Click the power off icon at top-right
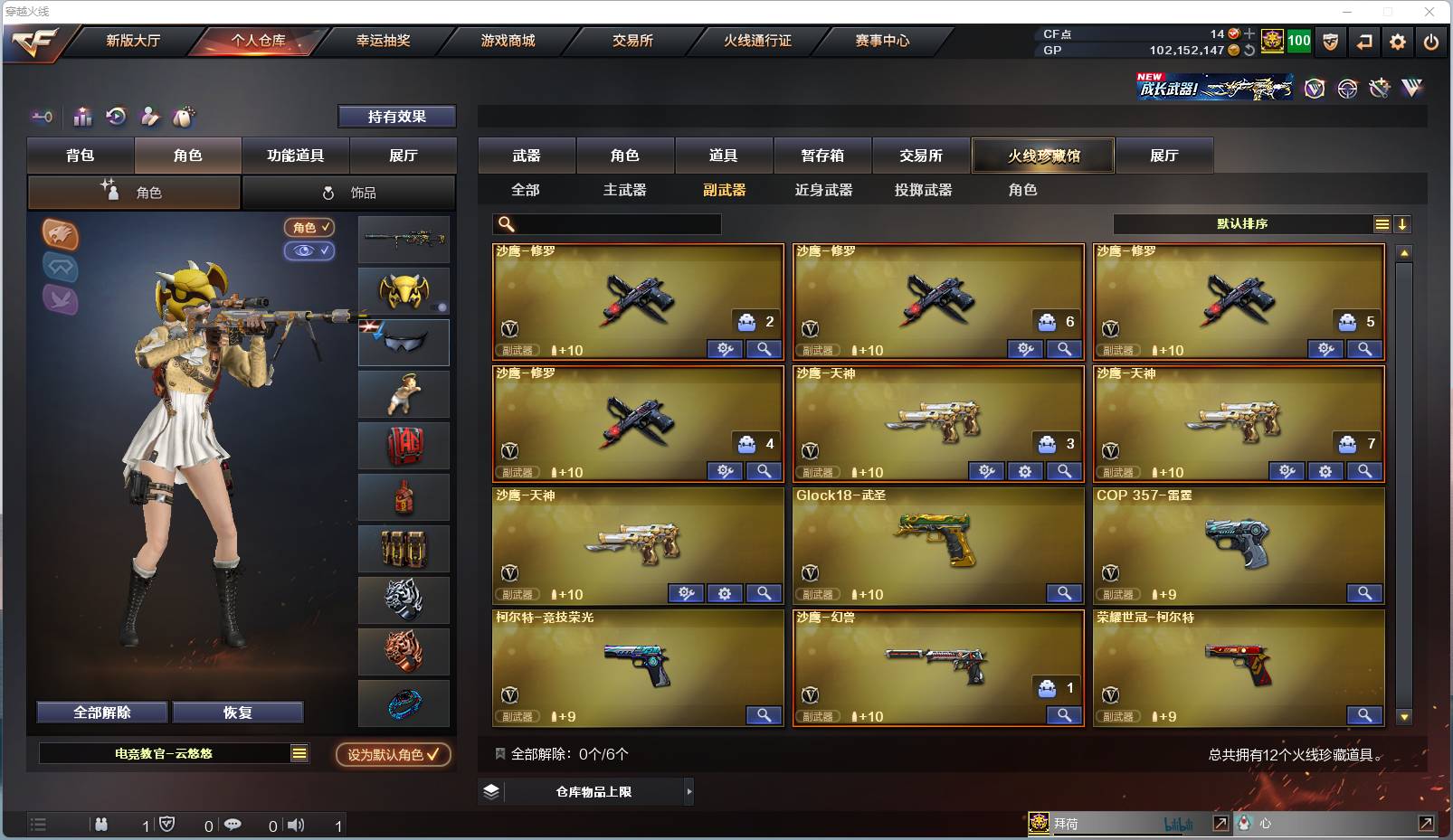Image resolution: width=1453 pixels, height=840 pixels. (x=1430, y=41)
